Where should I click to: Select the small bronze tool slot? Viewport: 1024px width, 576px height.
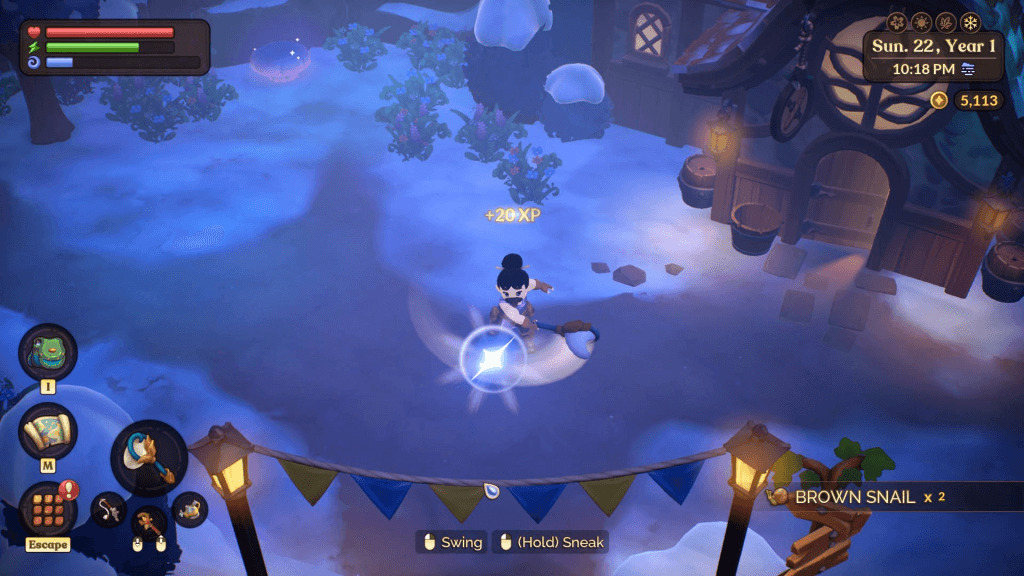(149, 523)
